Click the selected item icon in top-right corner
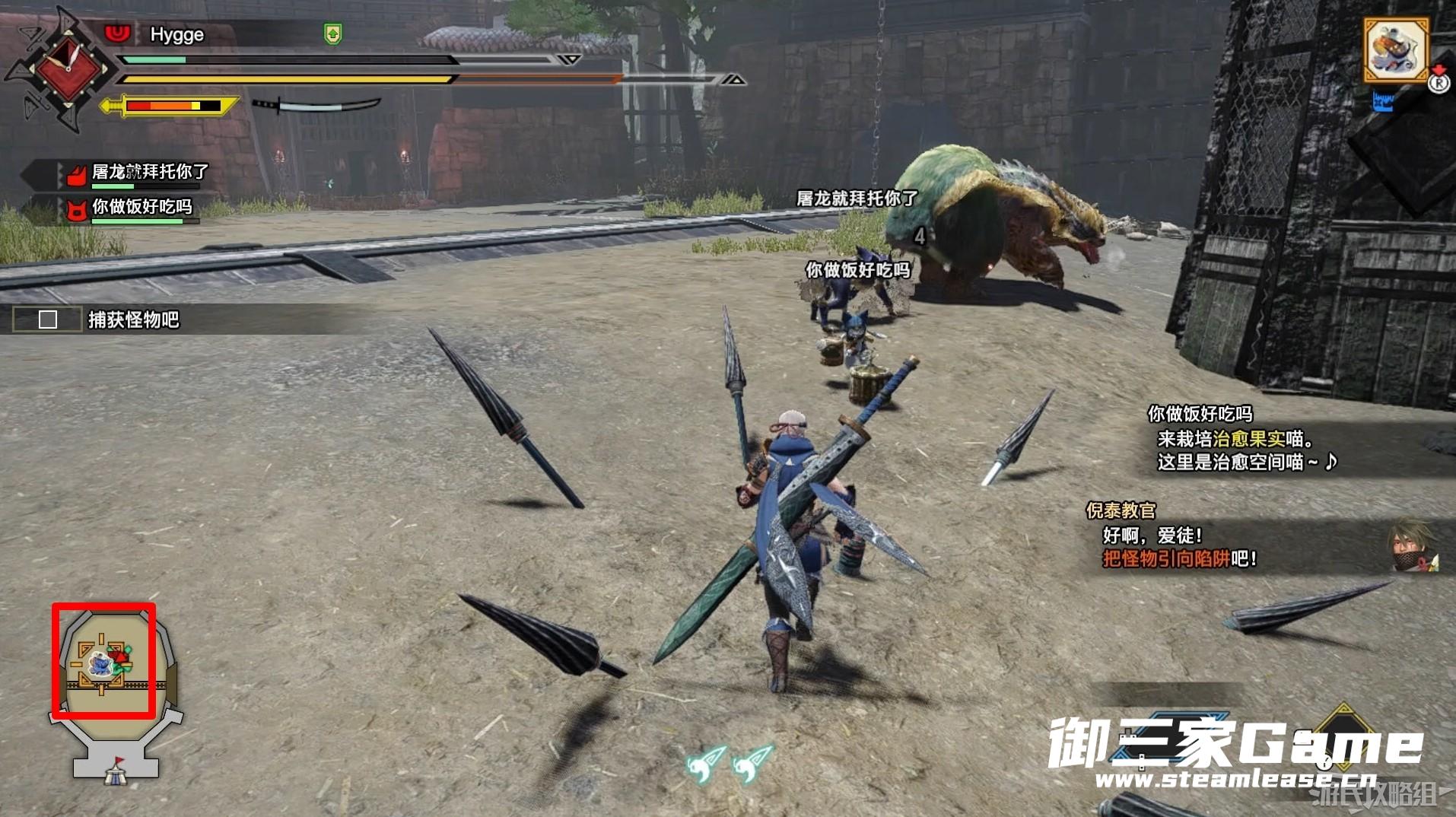Image resolution: width=1456 pixels, height=817 pixels. pos(1395,51)
